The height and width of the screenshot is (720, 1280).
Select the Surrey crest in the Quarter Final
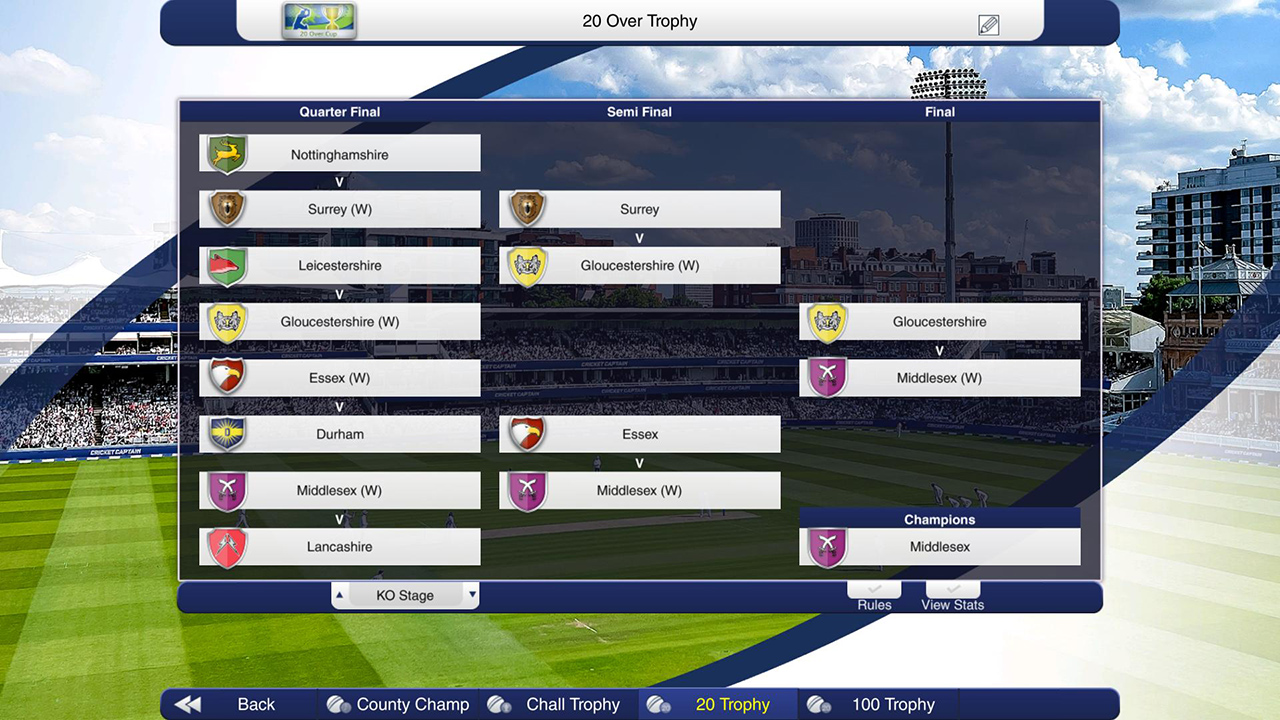coord(226,208)
